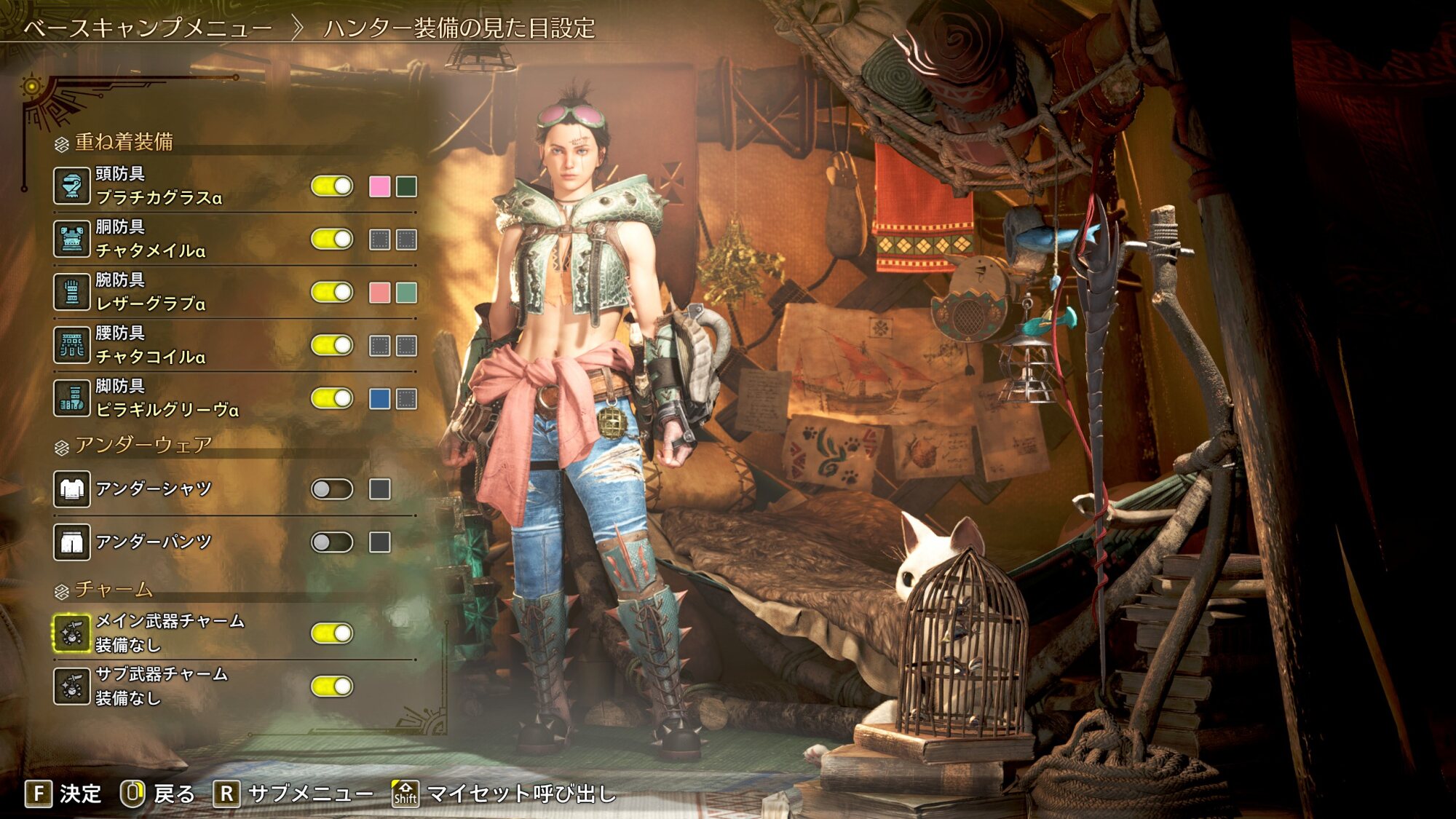Image resolution: width=1456 pixels, height=819 pixels.
Task: Enable the アンダーパンツ toggle
Action: point(332,542)
